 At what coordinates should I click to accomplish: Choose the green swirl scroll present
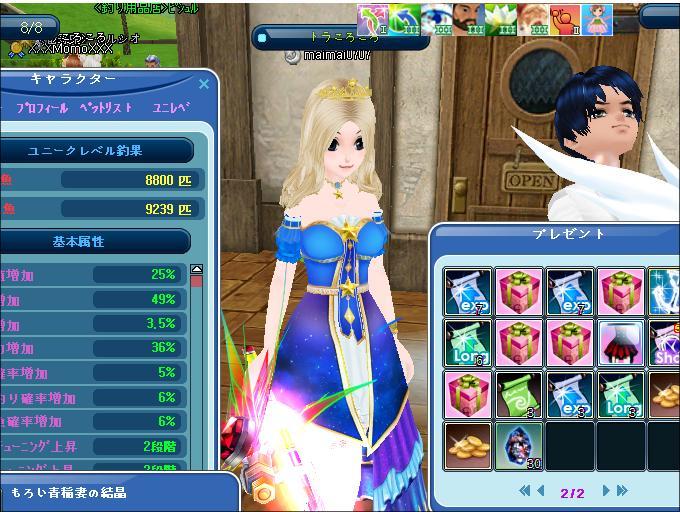coord(518,393)
